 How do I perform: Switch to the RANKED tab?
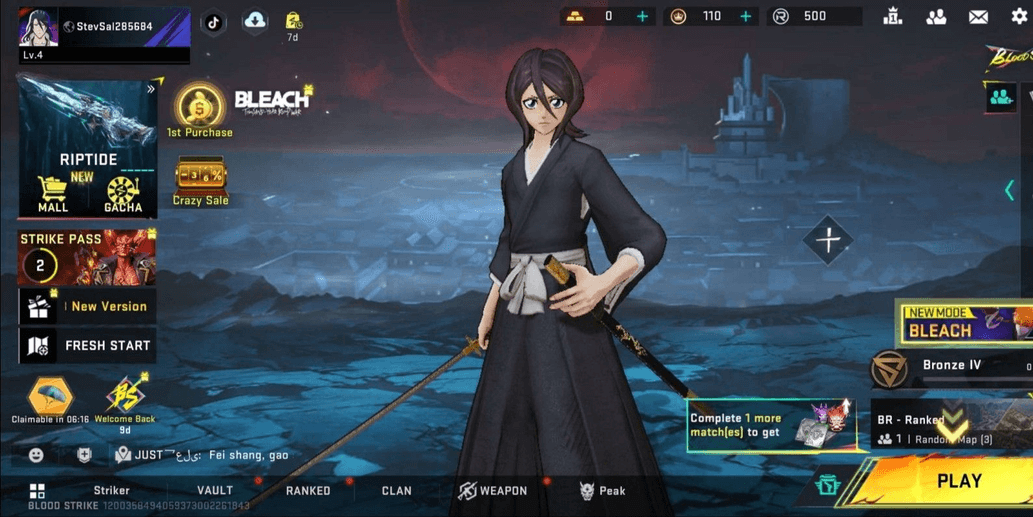(308, 491)
